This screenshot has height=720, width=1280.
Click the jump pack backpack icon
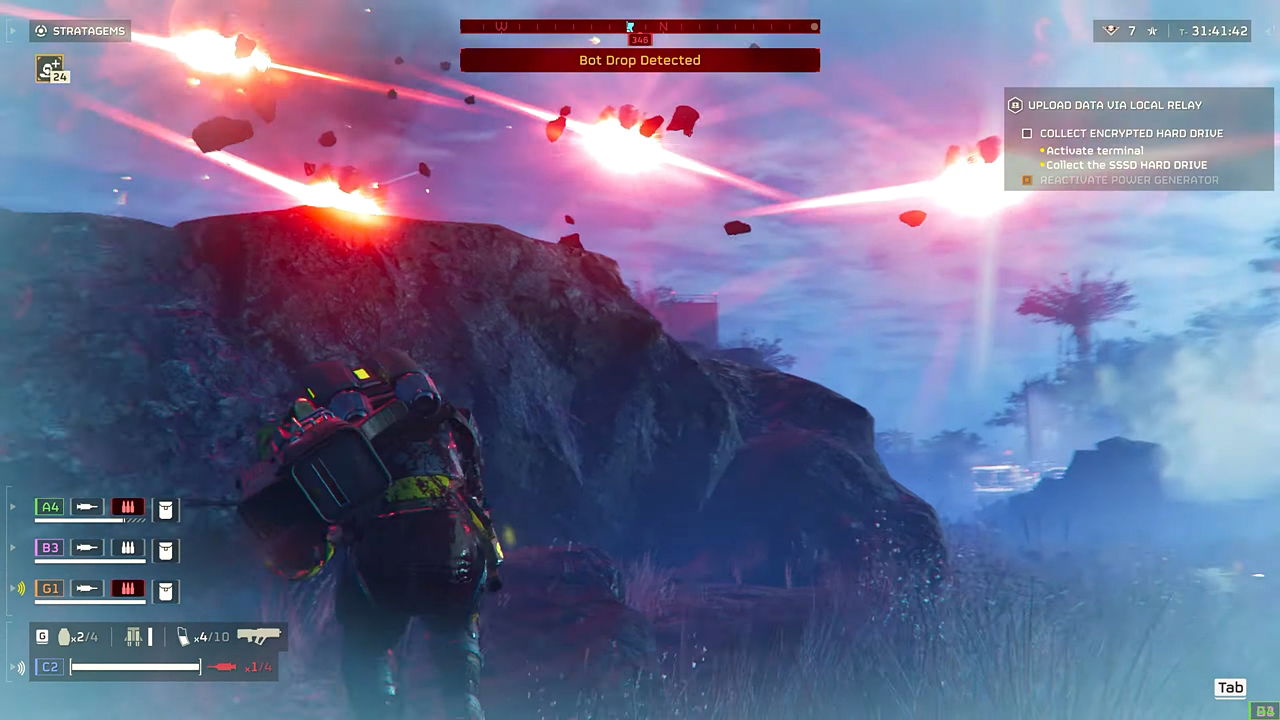tap(133, 636)
